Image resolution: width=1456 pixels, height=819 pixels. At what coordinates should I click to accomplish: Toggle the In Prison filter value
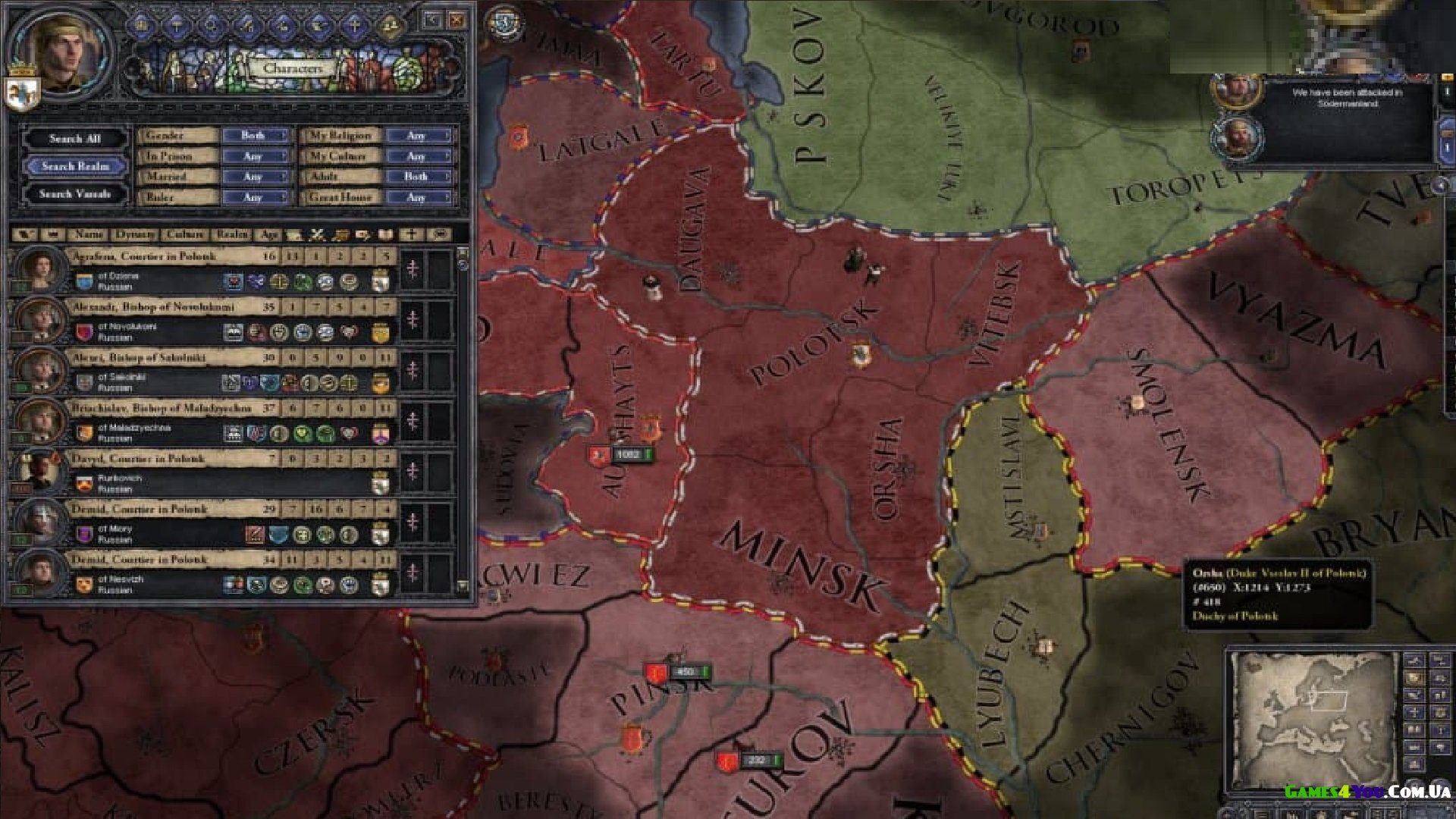click(255, 156)
